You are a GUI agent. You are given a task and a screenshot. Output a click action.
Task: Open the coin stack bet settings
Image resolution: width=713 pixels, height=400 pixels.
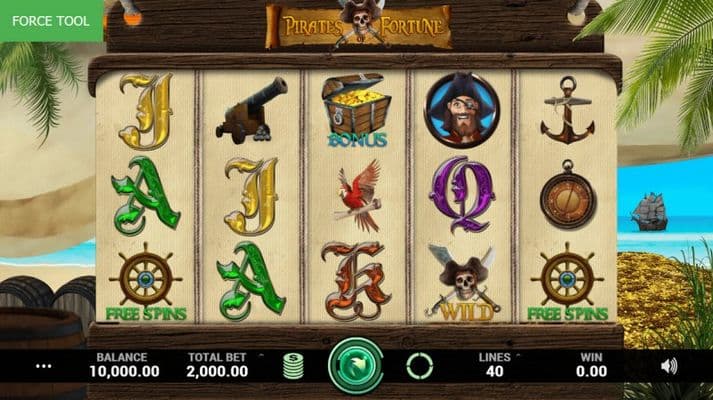292,366
